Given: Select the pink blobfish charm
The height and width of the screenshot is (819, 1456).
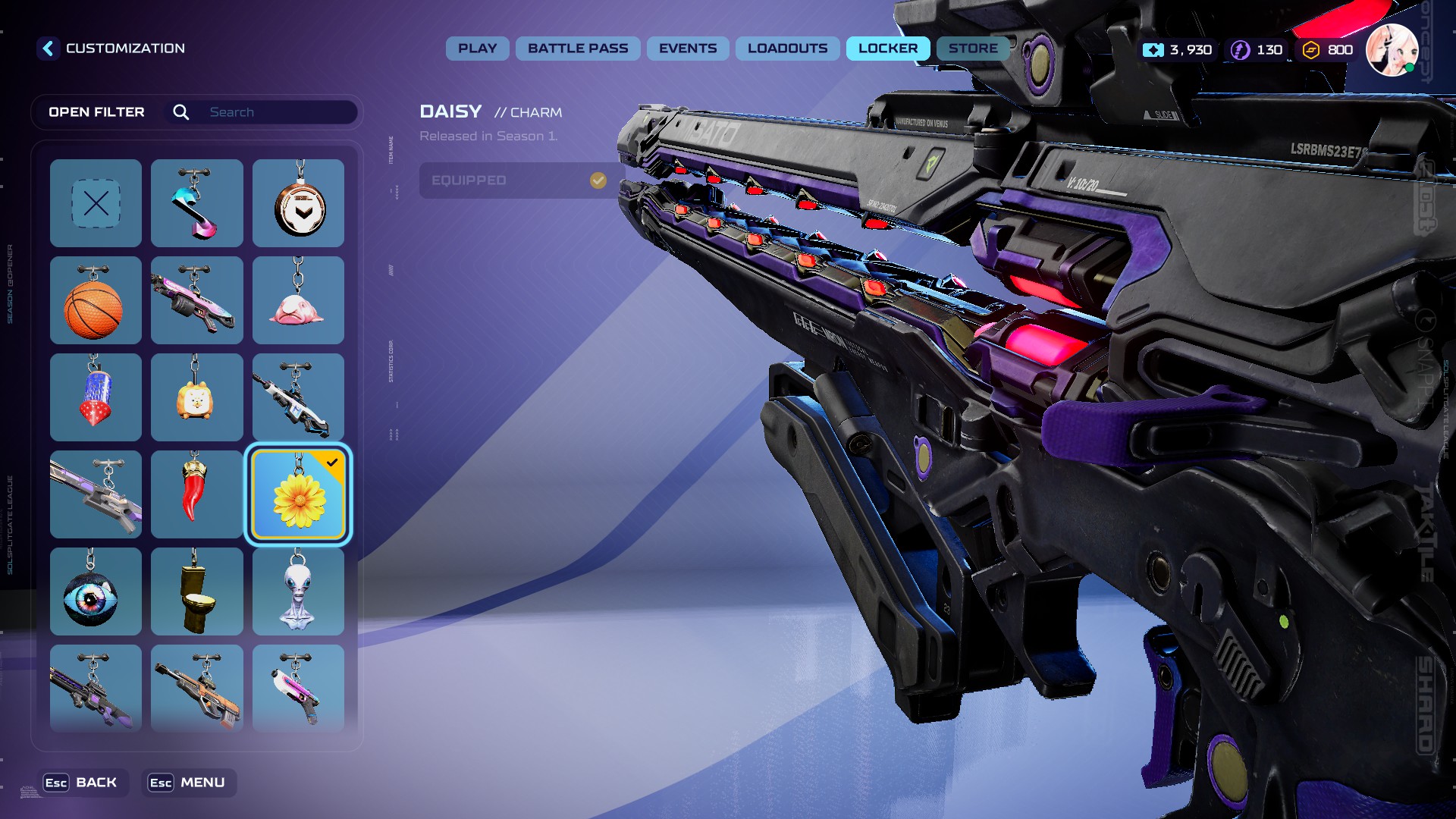Looking at the screenshot, I should click(298, 300).
